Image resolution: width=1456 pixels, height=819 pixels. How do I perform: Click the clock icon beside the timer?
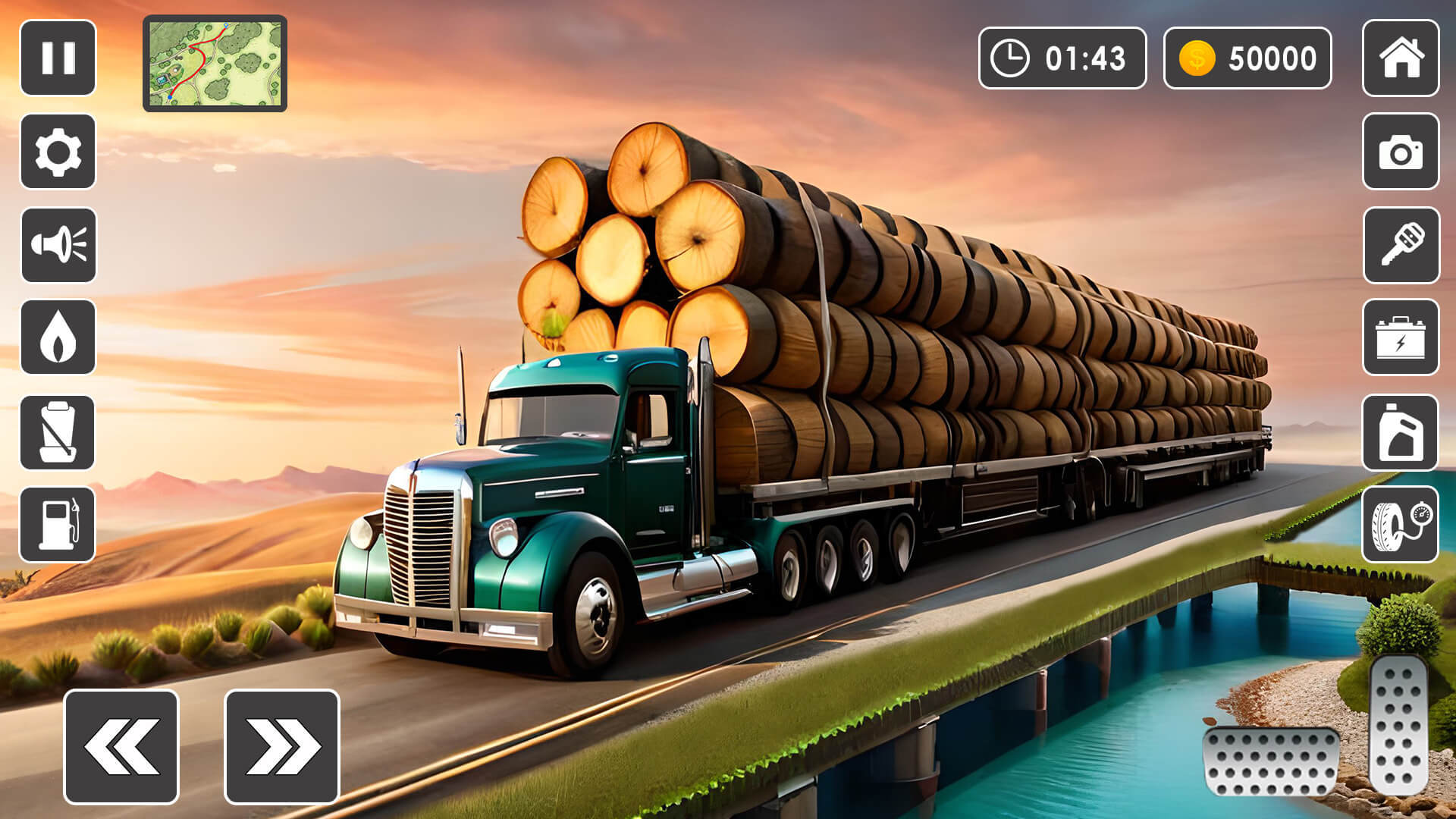click(x=1009, y=57)
